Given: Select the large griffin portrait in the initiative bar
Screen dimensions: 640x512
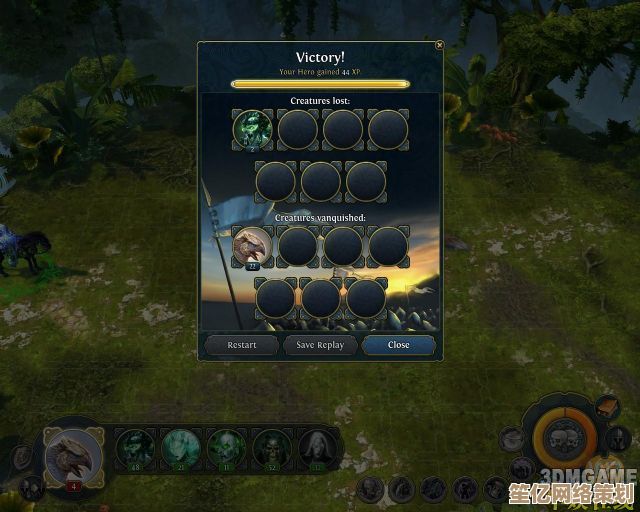Looking at the screenshot, I should [x=74, y=456].
